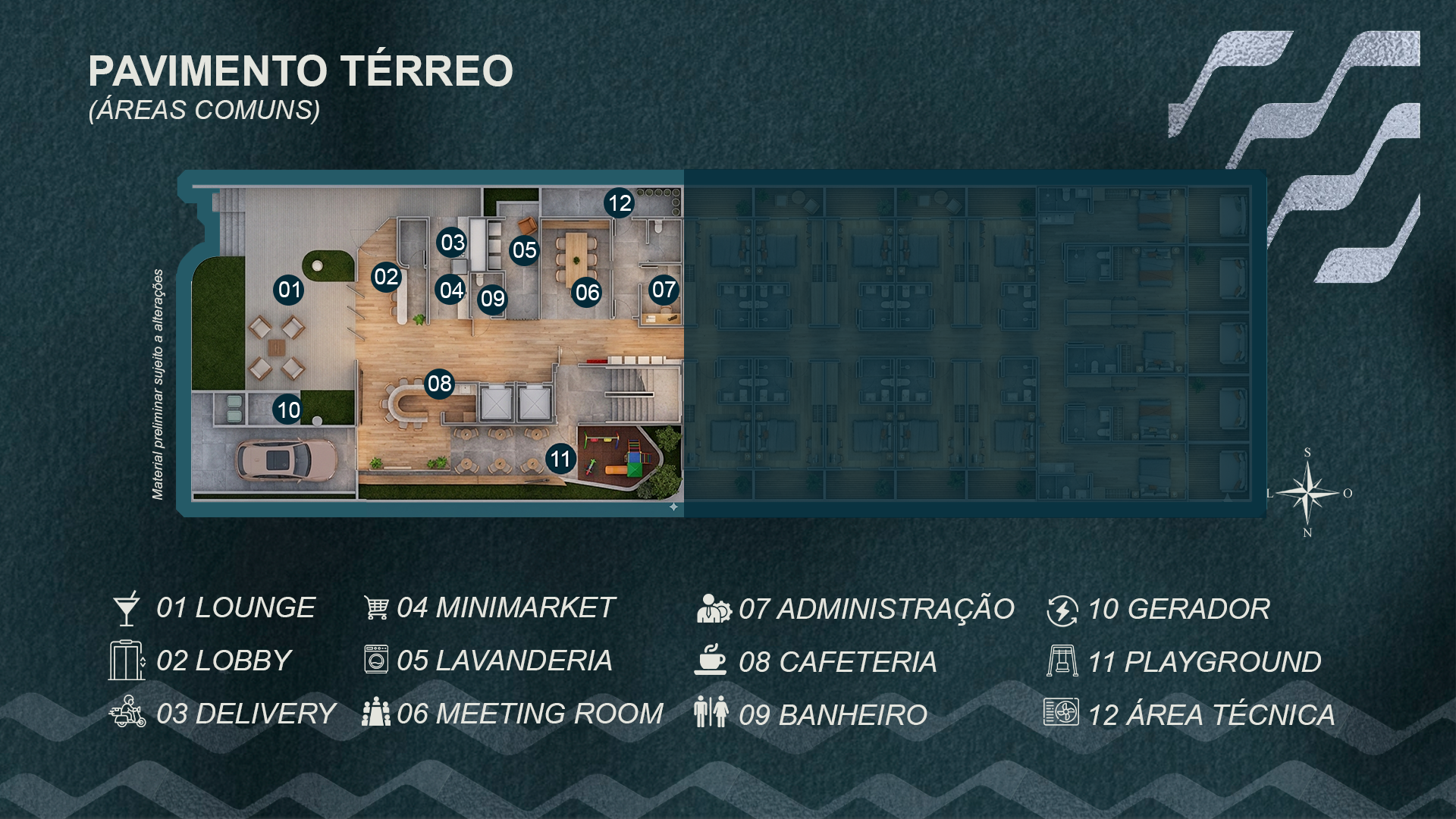Click marker 07 on the floor plan
This screenshot has width=1456, height=819.
[664, 290]
